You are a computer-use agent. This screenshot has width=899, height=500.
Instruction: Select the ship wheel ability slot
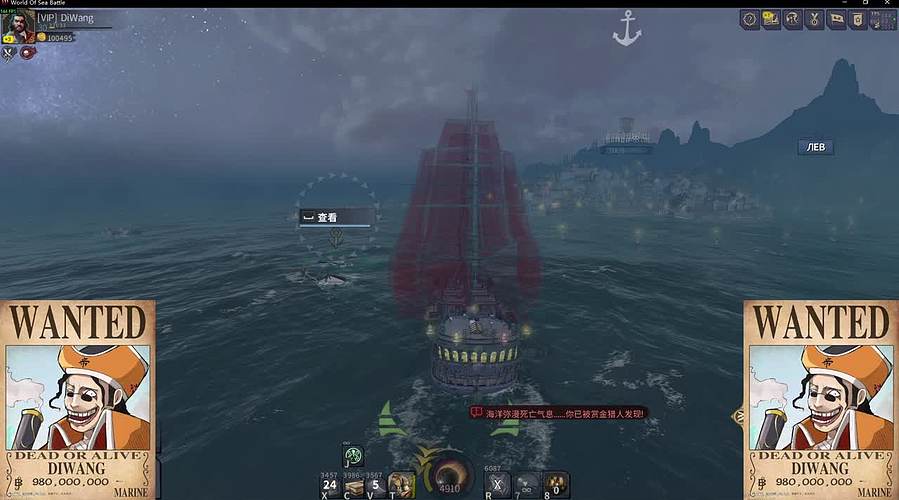[353, 457]
